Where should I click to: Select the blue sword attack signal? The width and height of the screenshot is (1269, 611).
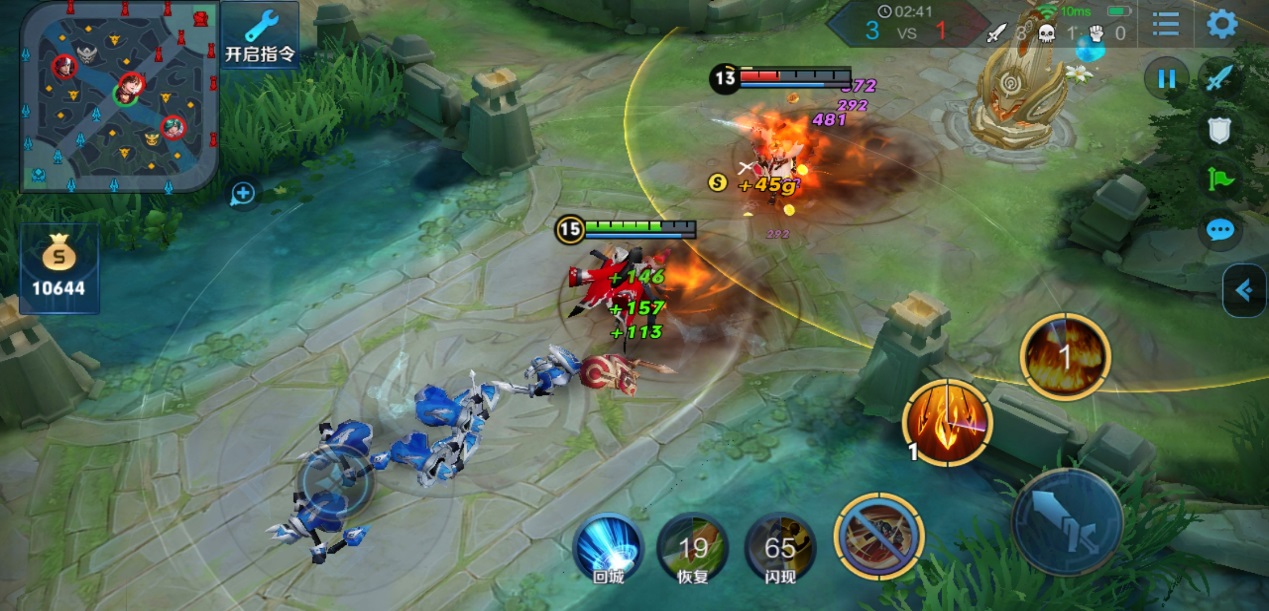click(1219, 79)
